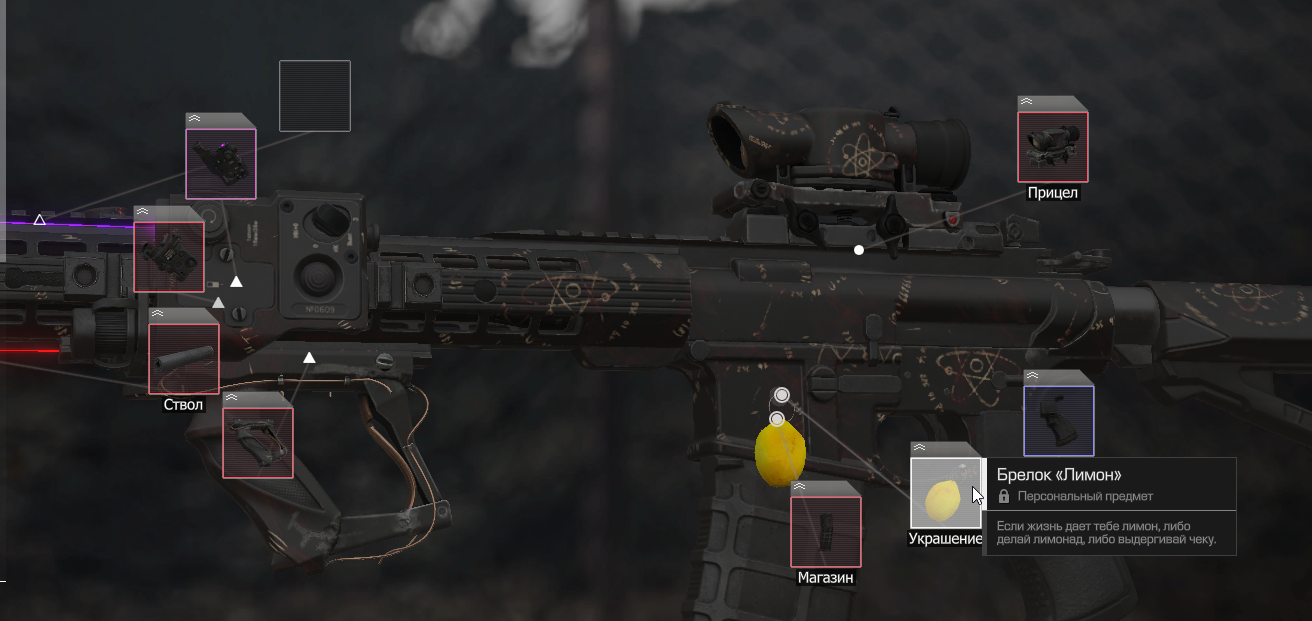Select the Прицел scope attachment slot
Viewport: 1312px width, 621px height.
pos(1052,147)
